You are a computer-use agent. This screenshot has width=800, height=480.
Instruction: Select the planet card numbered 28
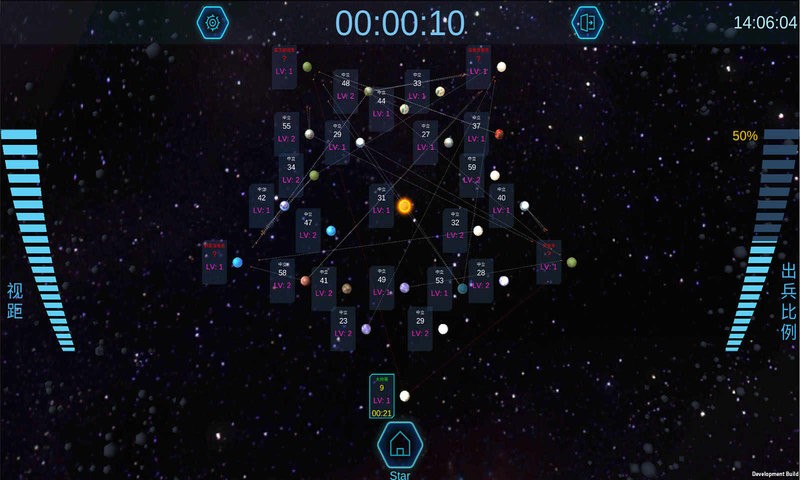point(481,279)
